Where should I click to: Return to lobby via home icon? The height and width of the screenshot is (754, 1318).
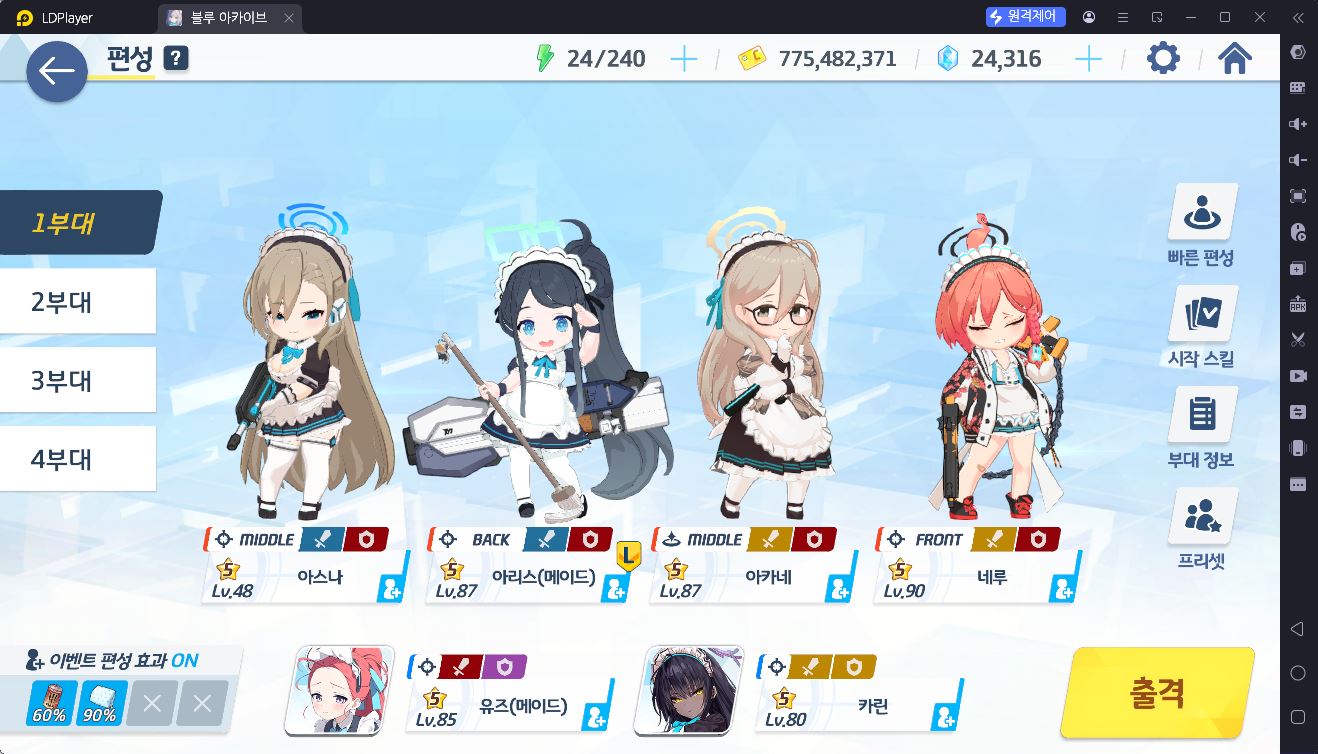point(1235,59)
